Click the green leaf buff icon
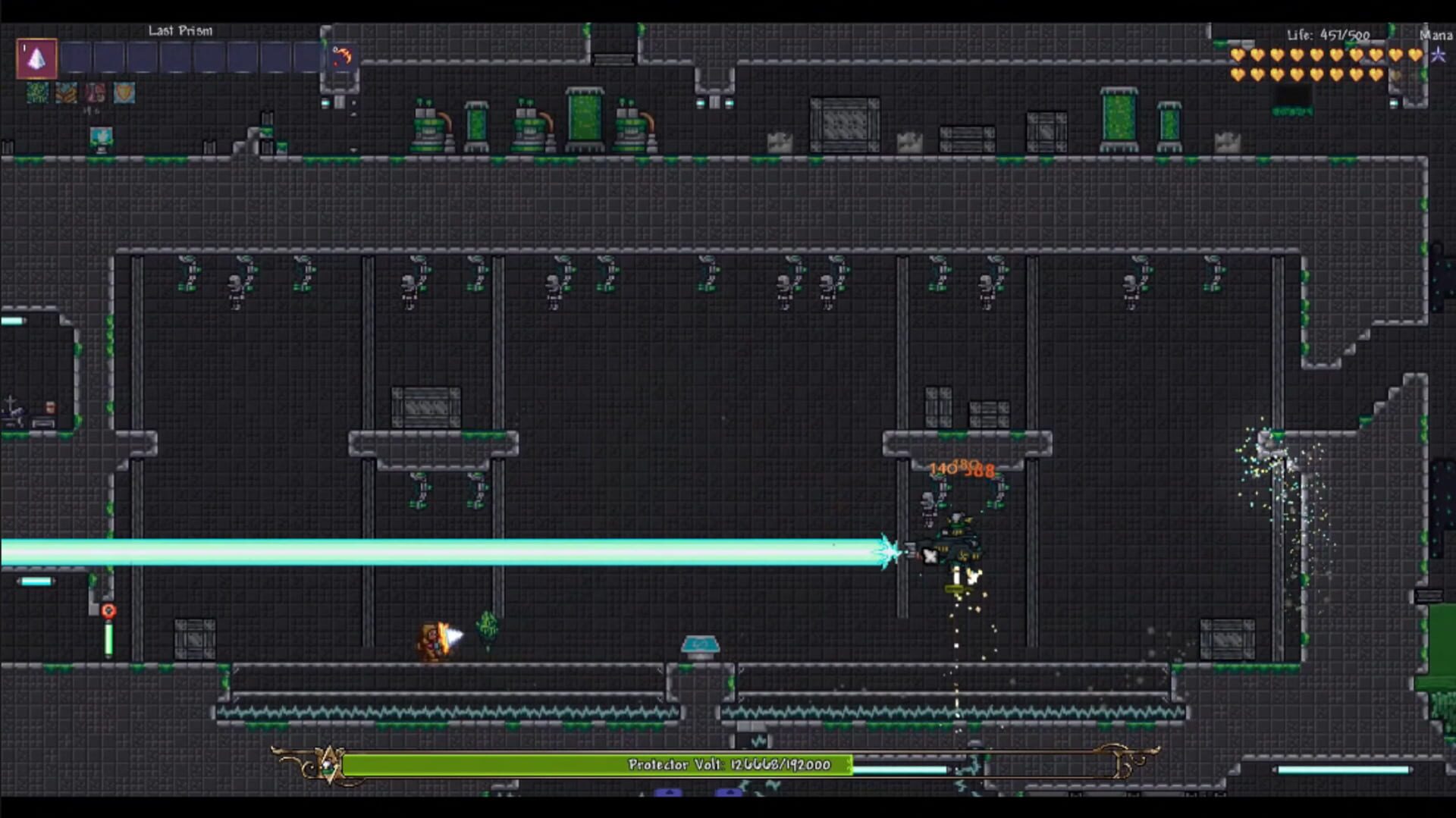This screenshot has height=818, width=1456. point(36,93)
